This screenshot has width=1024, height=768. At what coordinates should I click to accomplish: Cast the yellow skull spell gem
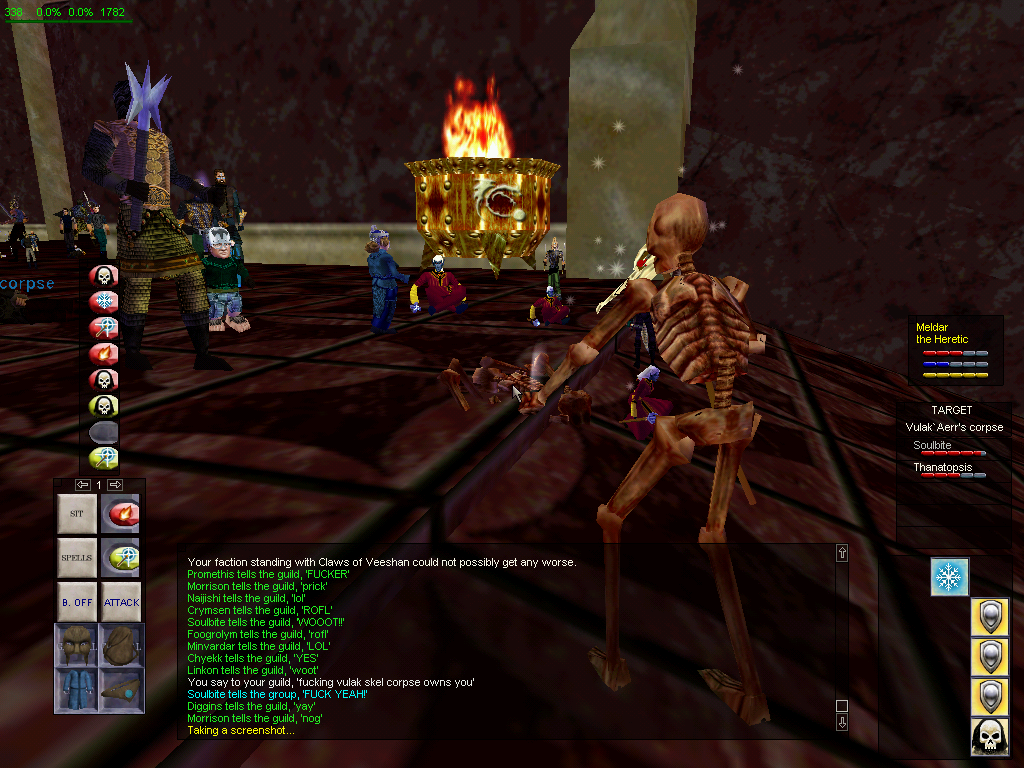tap(104, 405)
